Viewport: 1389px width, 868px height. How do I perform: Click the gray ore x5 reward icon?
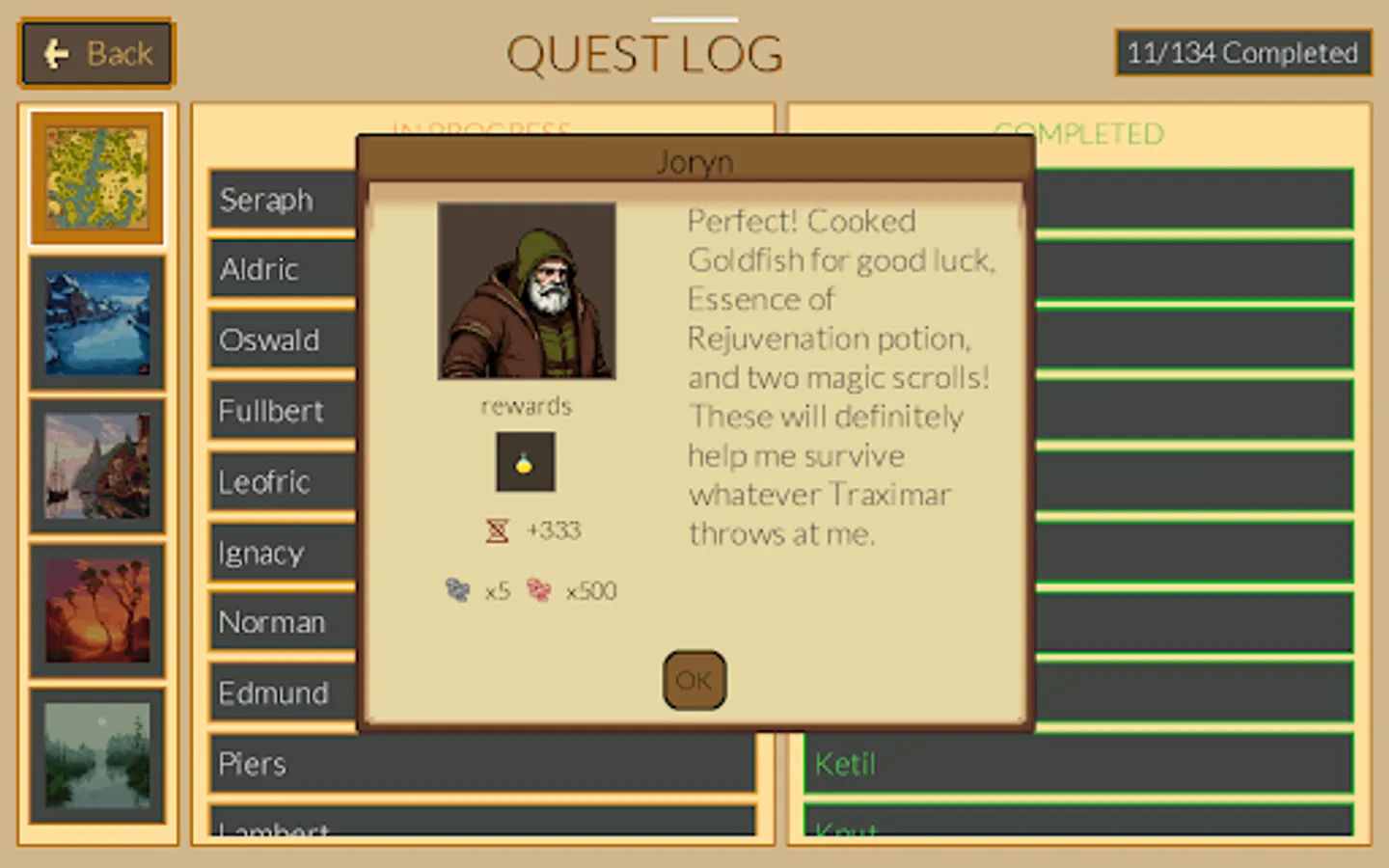(455, 589)
